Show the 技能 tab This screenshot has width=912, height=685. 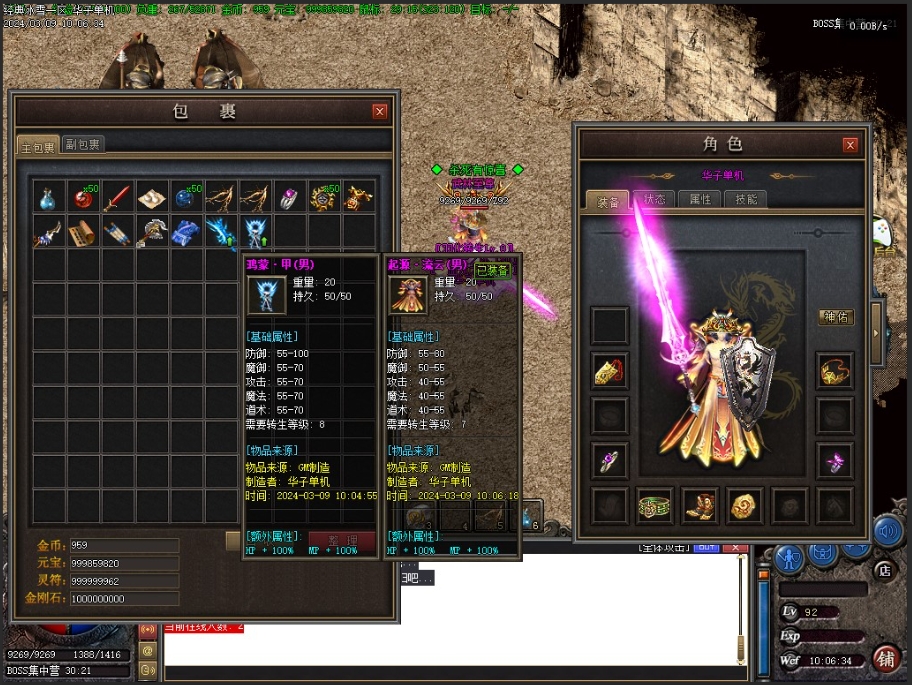click(x=746, y=199)
